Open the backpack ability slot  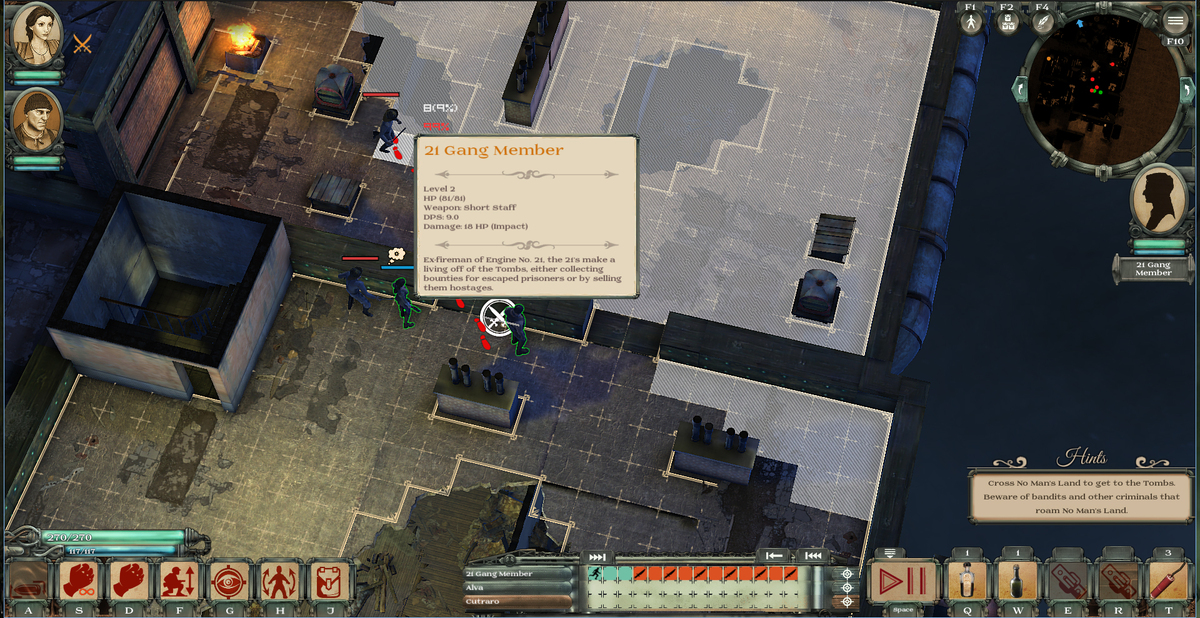329,581
